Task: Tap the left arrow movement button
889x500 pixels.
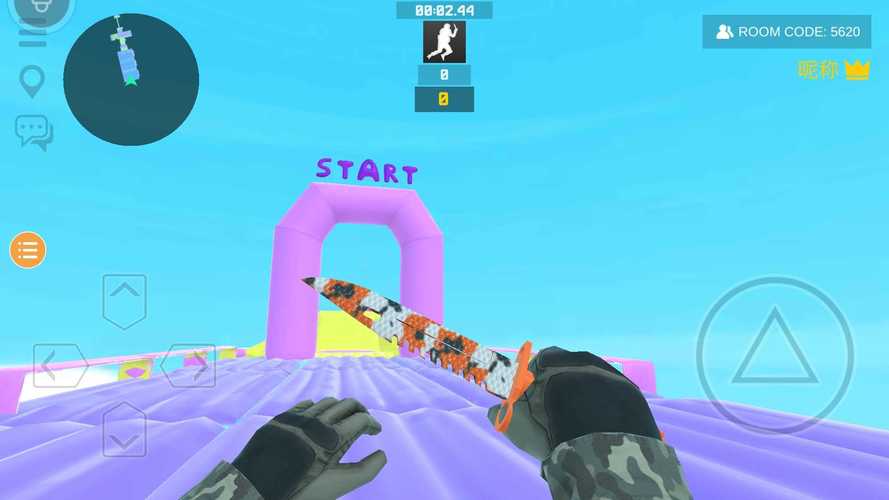Action: [x=59, y=365]
